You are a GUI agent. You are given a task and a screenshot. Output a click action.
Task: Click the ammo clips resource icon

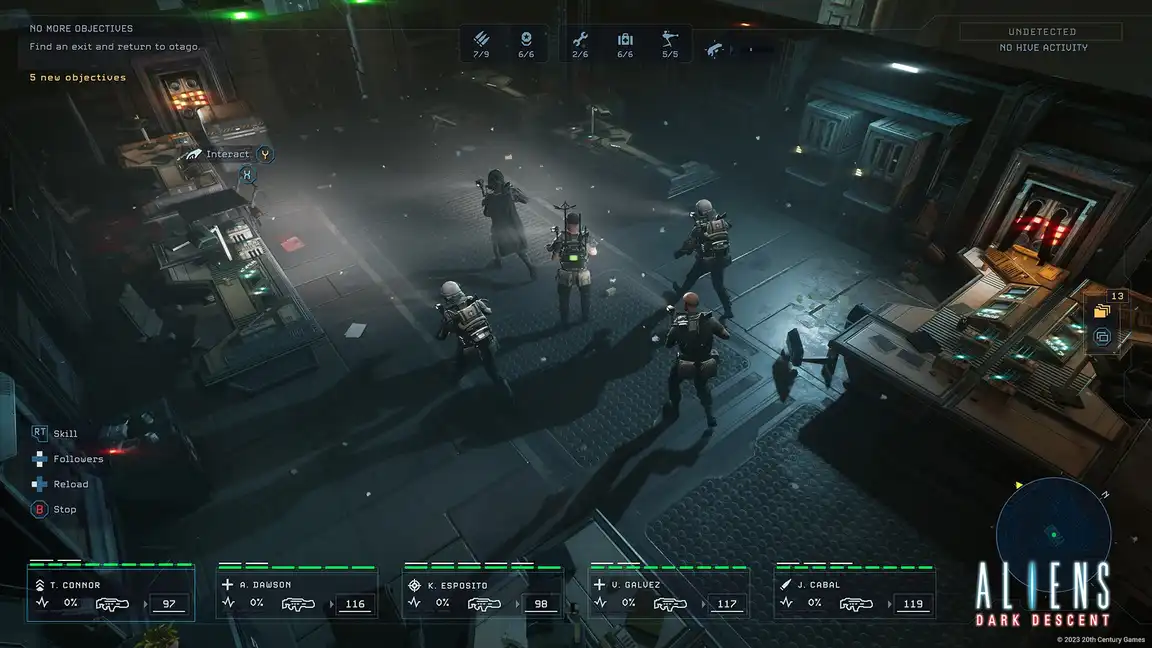pos(482,40)
